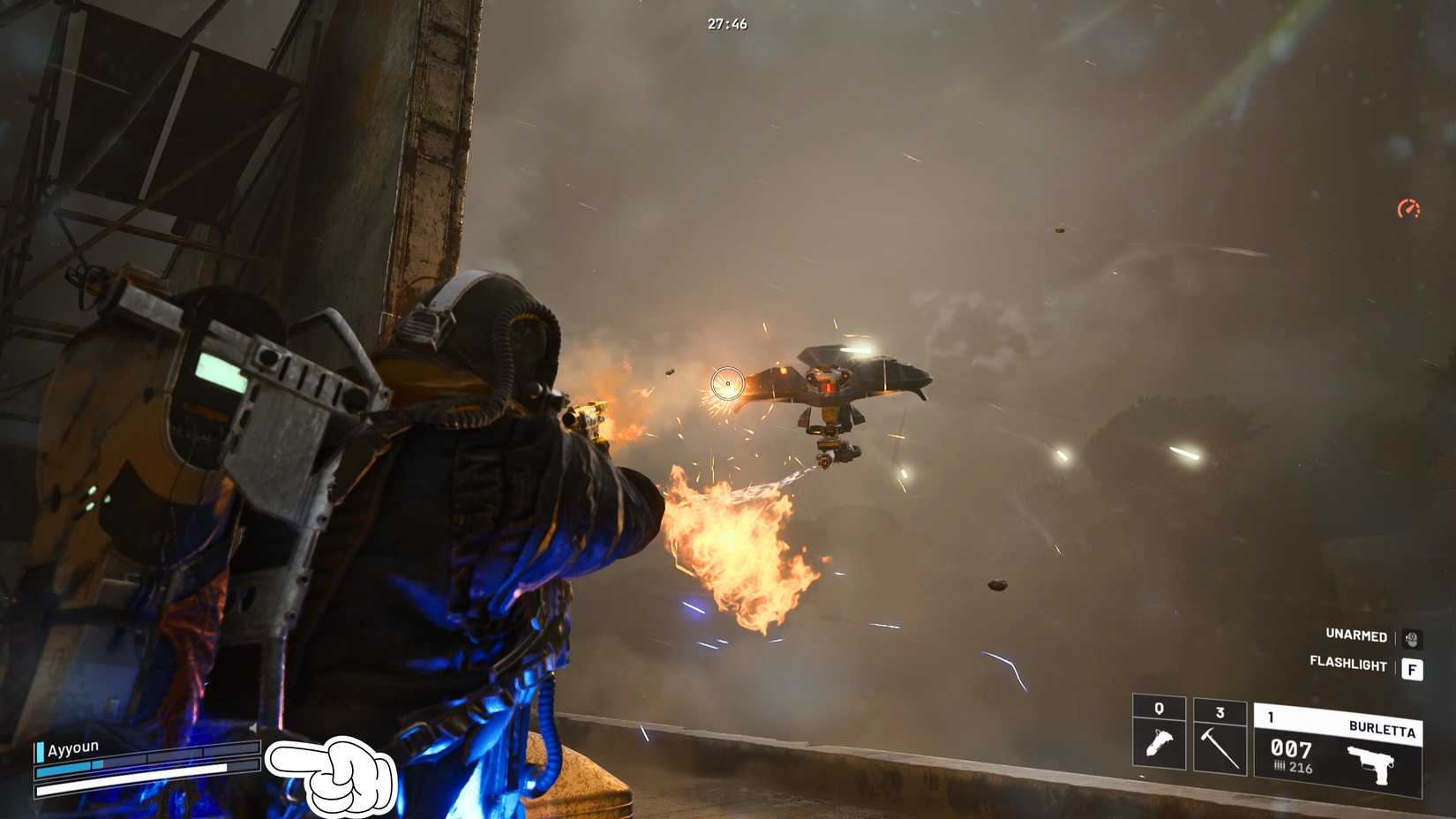Select the hammer in hotbar slot 3

coord(1220,745)
